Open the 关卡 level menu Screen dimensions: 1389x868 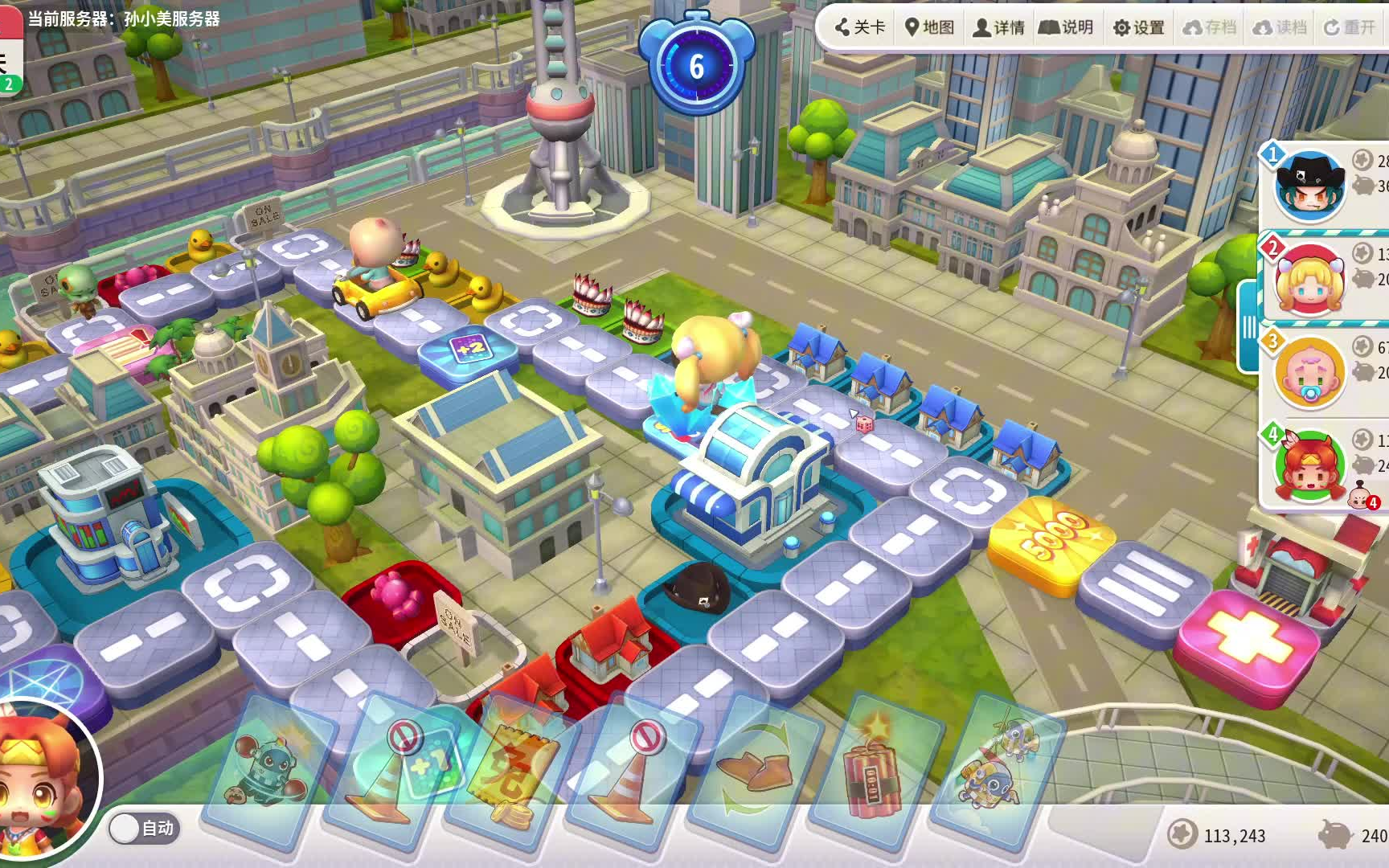(x=860, y=27)
